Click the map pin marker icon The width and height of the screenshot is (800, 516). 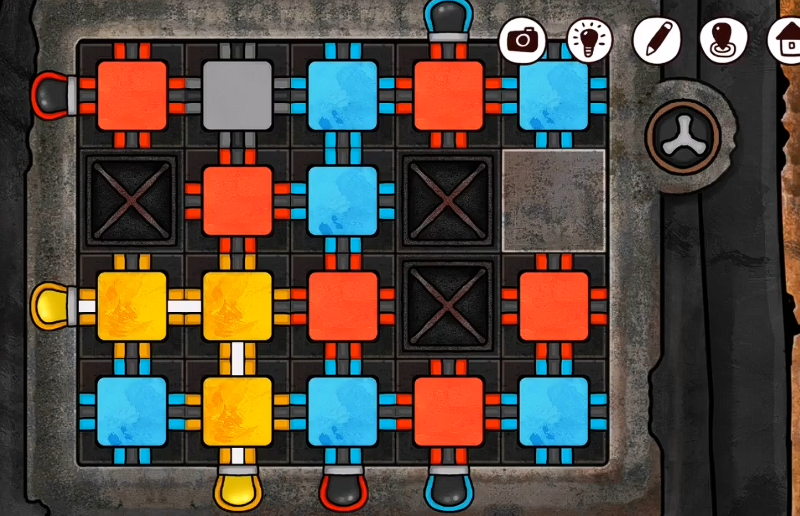point(723,40)
